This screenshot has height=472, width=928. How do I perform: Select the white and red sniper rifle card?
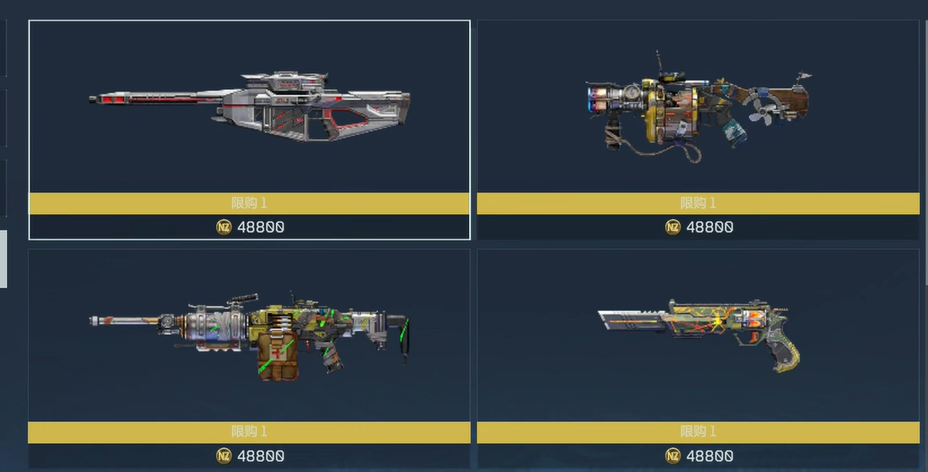(249, 110)
